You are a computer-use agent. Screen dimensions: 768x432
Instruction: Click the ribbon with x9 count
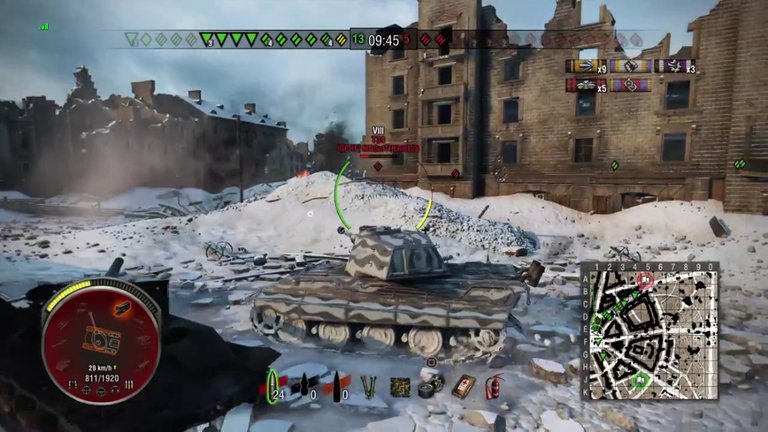click(583, 67)
